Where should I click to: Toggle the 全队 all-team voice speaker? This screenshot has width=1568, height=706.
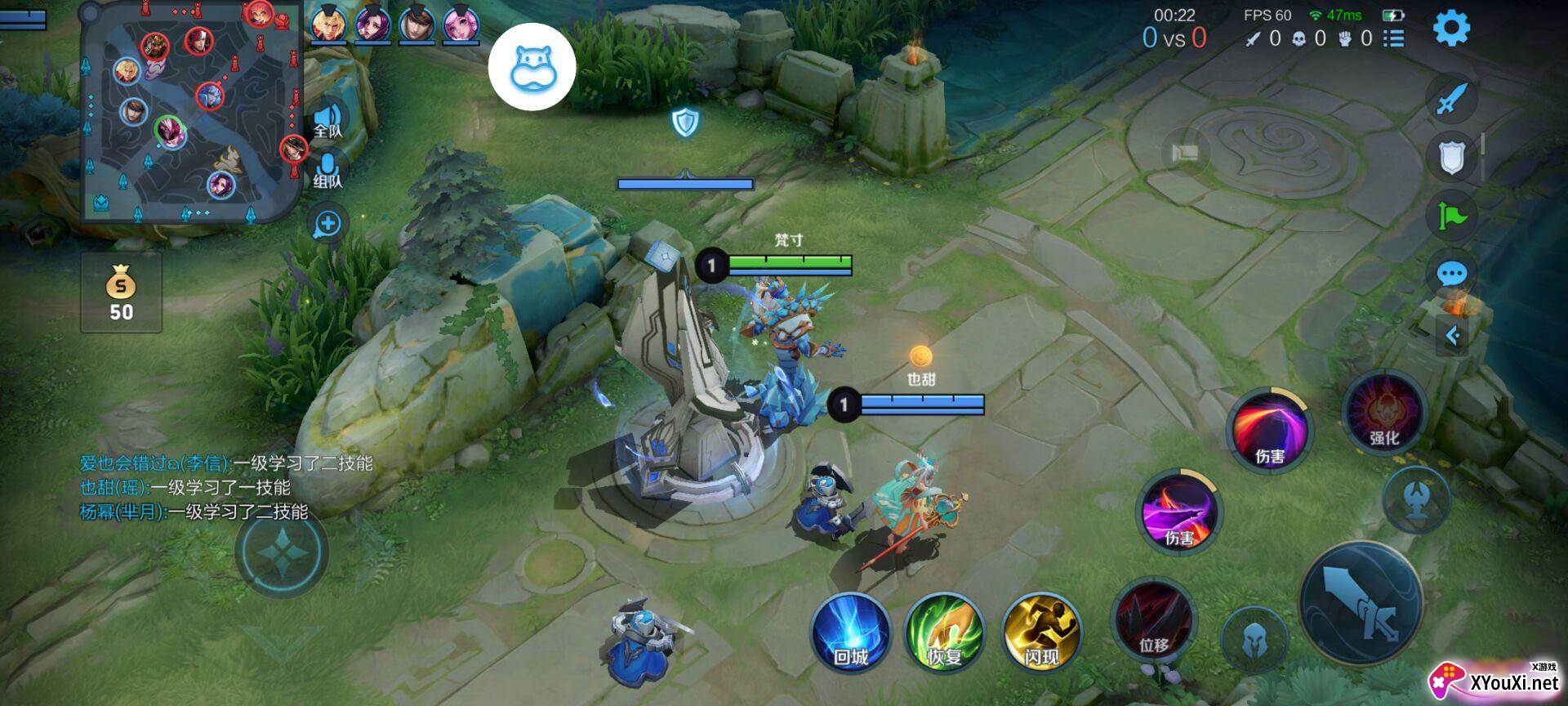[328, 121]
